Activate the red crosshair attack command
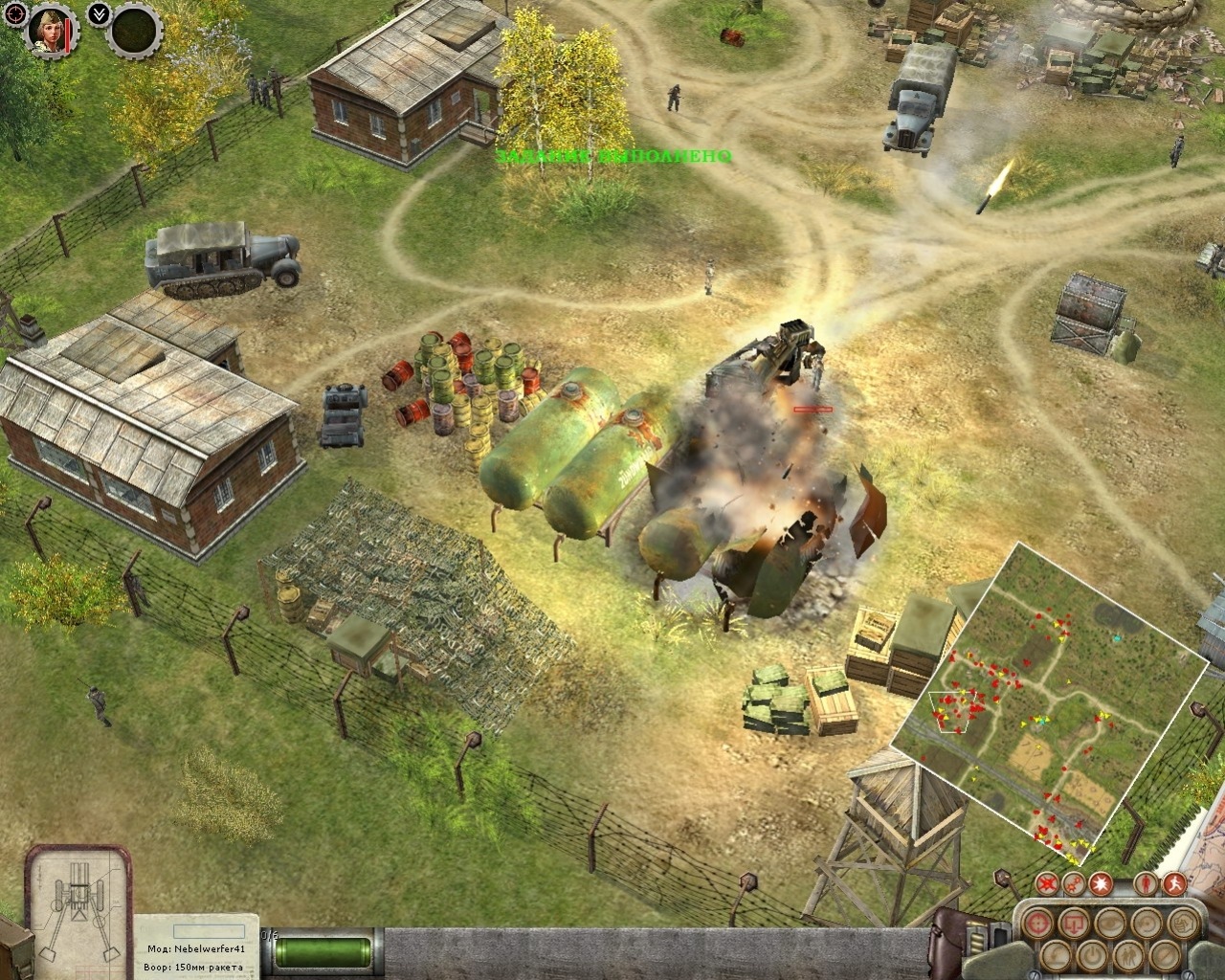Viewport: 1225px width, 980px height. click(x=1038, y=923)
